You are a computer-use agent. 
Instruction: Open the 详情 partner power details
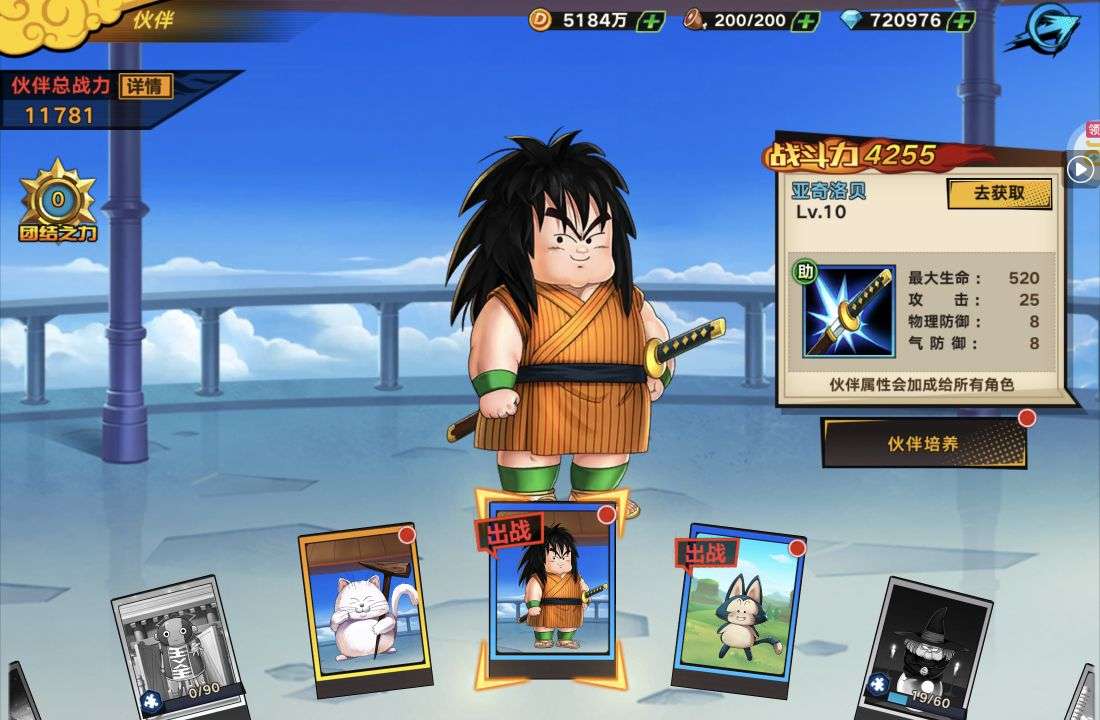pos(146,86)
